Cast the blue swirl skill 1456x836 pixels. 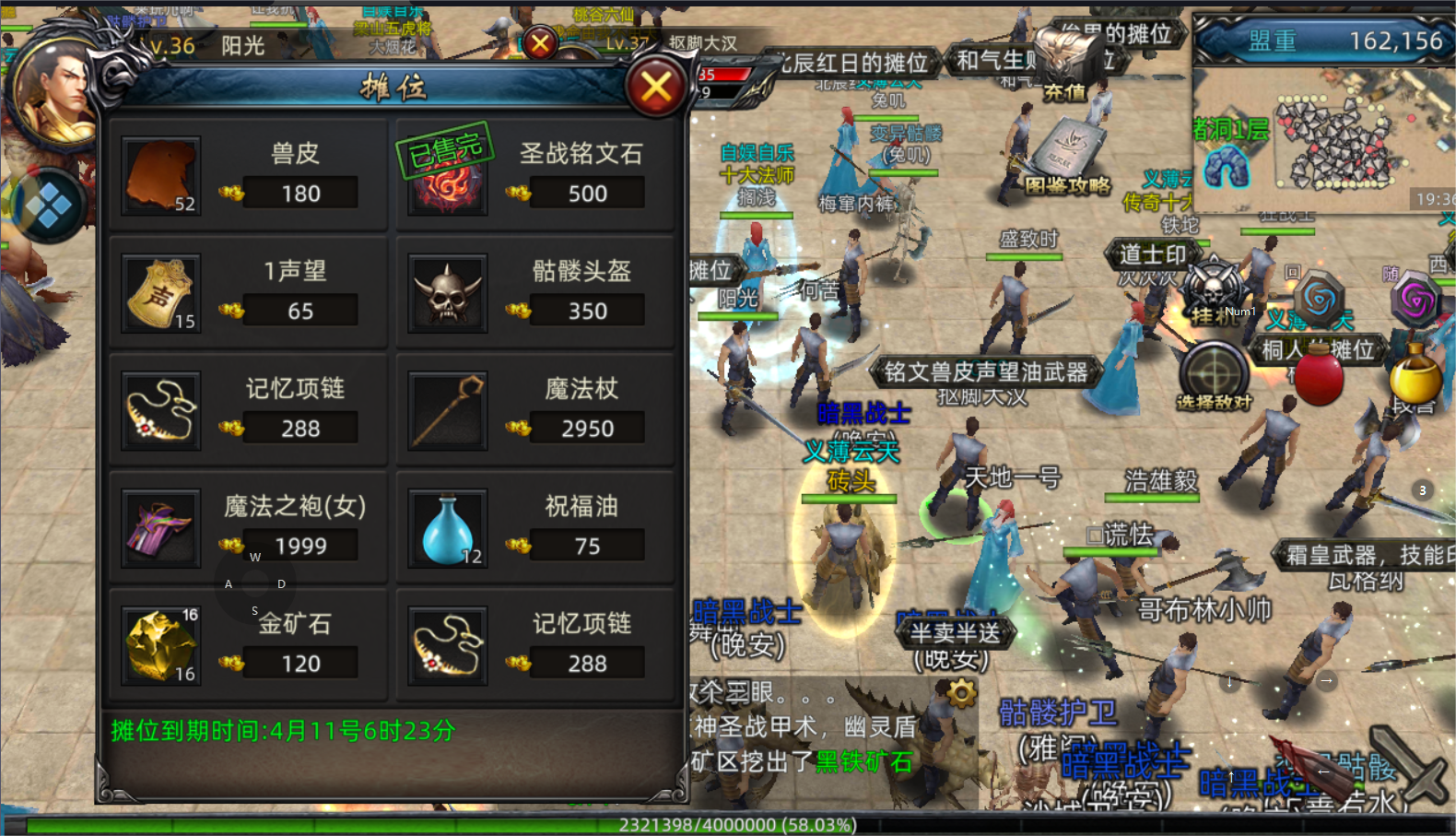pos(1320,299)
